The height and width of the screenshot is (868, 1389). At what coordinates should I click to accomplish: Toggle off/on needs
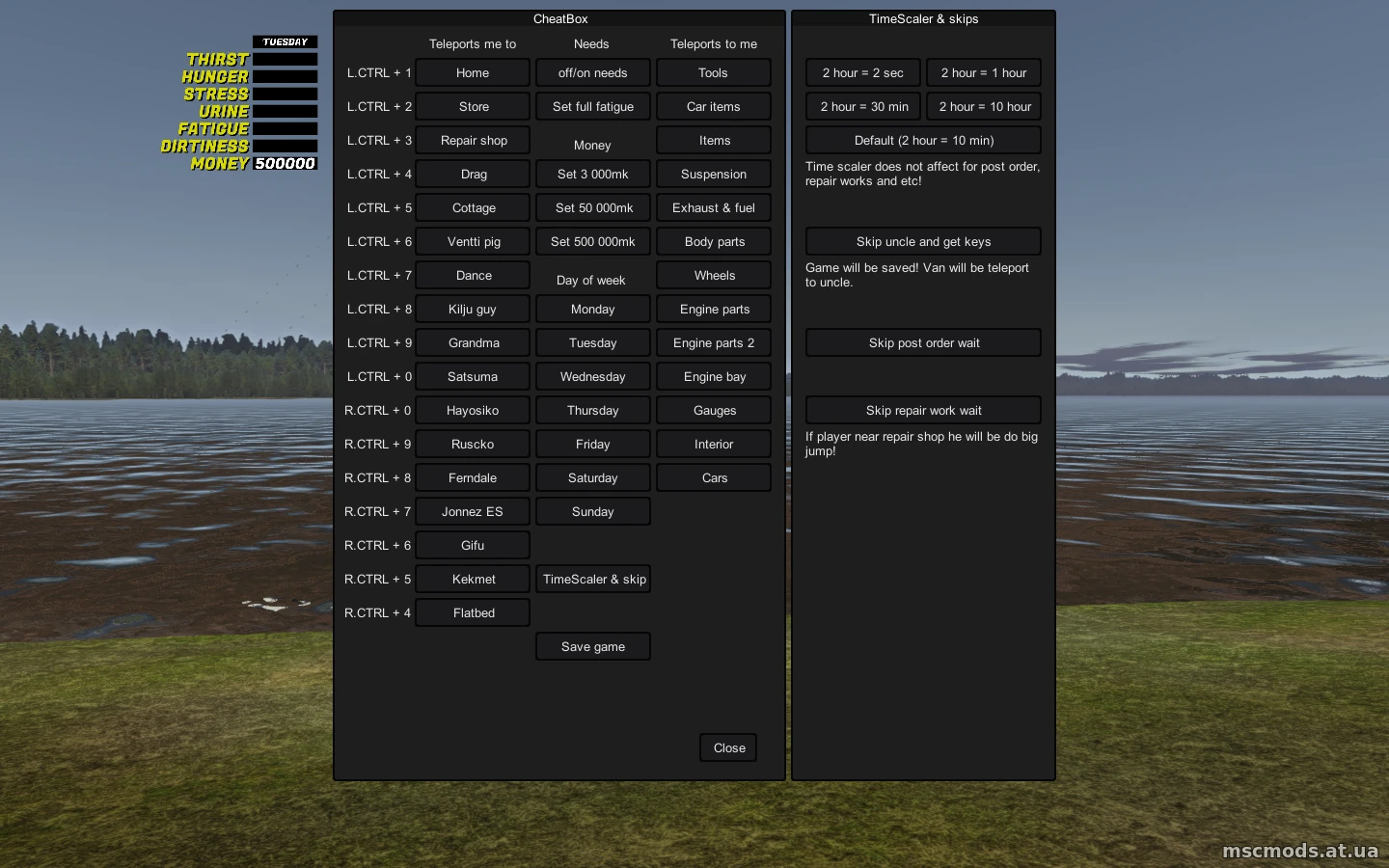pos(592,72)
